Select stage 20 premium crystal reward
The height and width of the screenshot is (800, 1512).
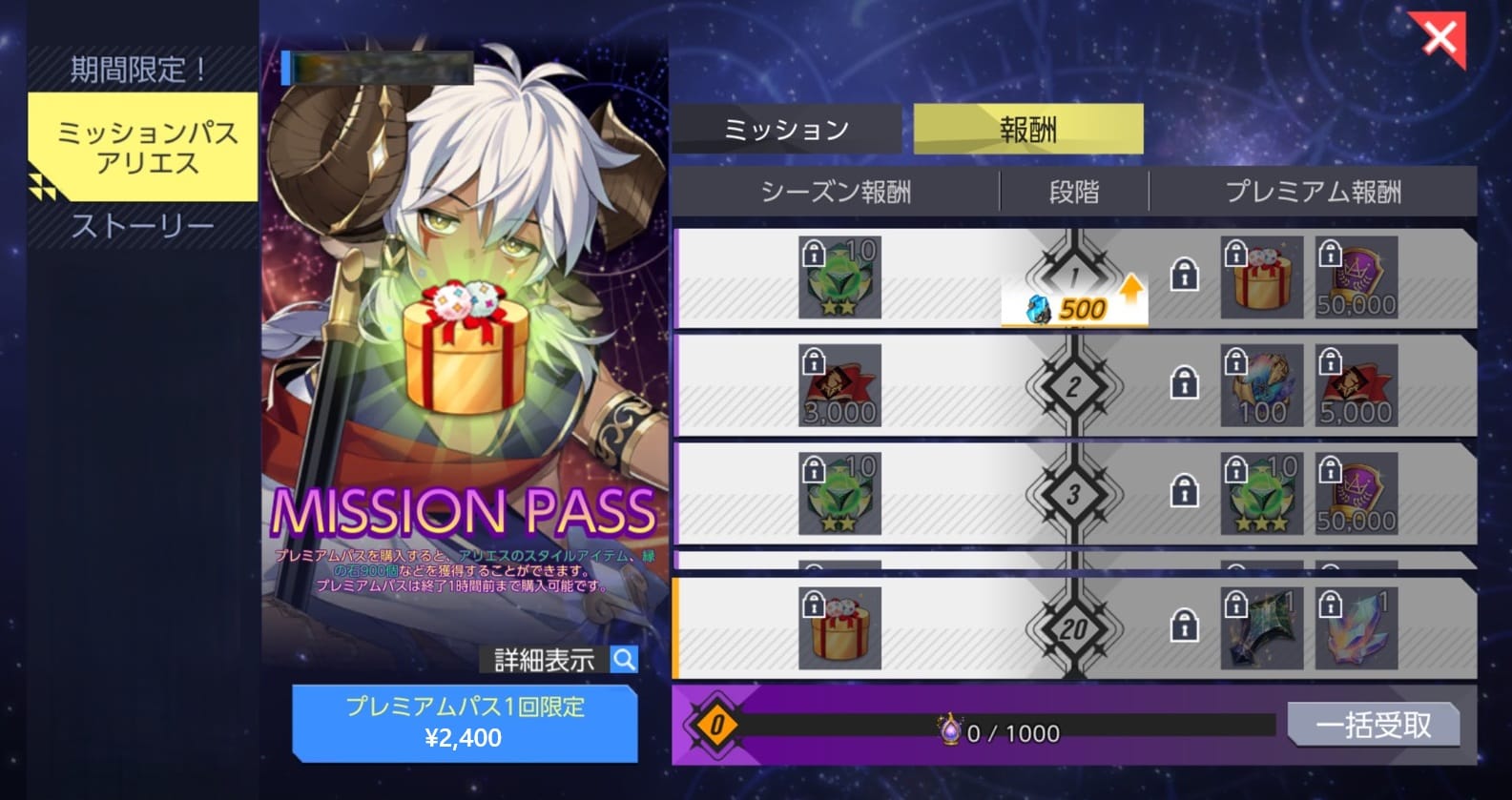pos(1356,627)
